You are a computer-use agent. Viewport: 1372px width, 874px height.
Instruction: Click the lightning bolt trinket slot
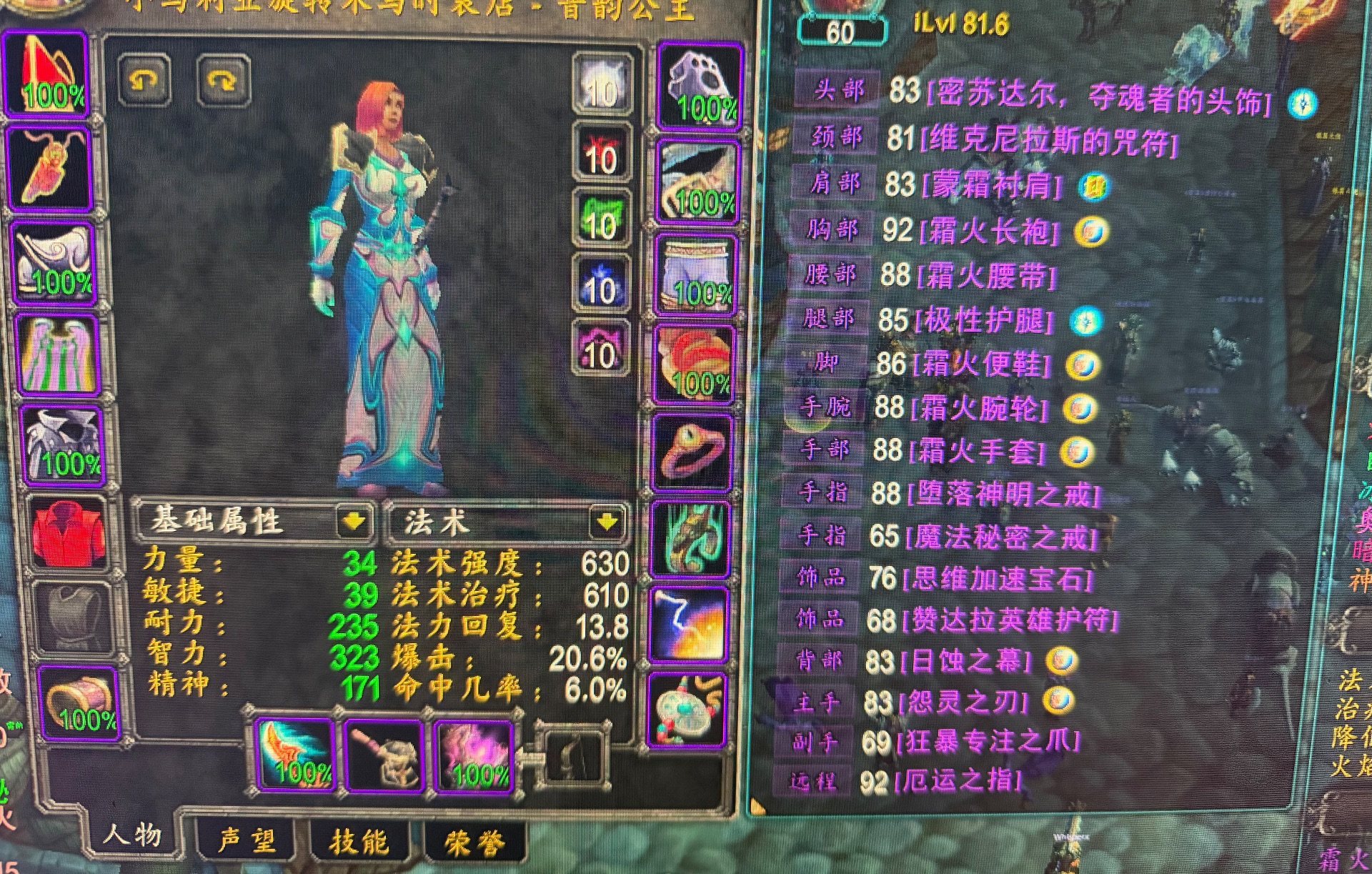(x=687, y=625)
